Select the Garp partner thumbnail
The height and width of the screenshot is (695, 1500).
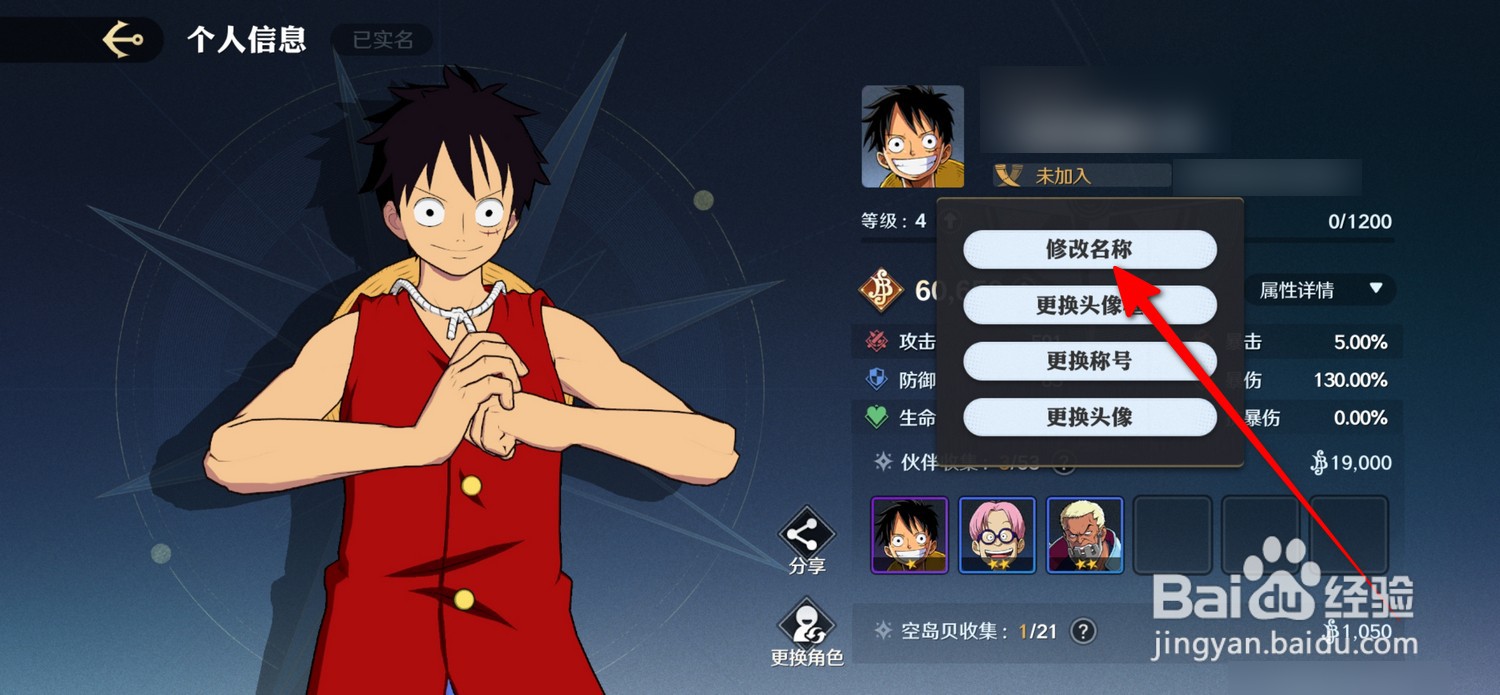(x=1085, y=535)
